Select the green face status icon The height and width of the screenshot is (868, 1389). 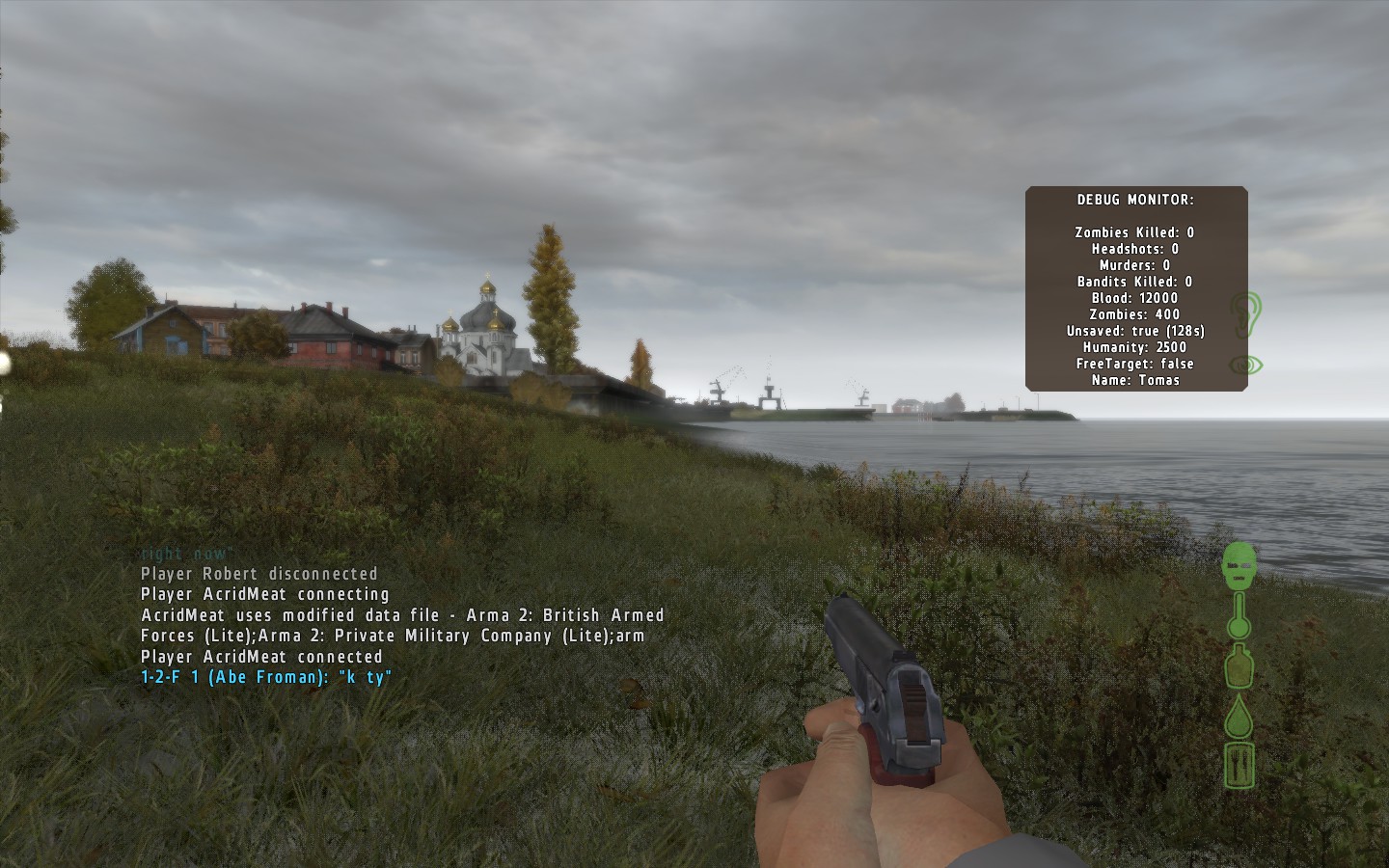pyautogui.click(x=1240, y=565)
